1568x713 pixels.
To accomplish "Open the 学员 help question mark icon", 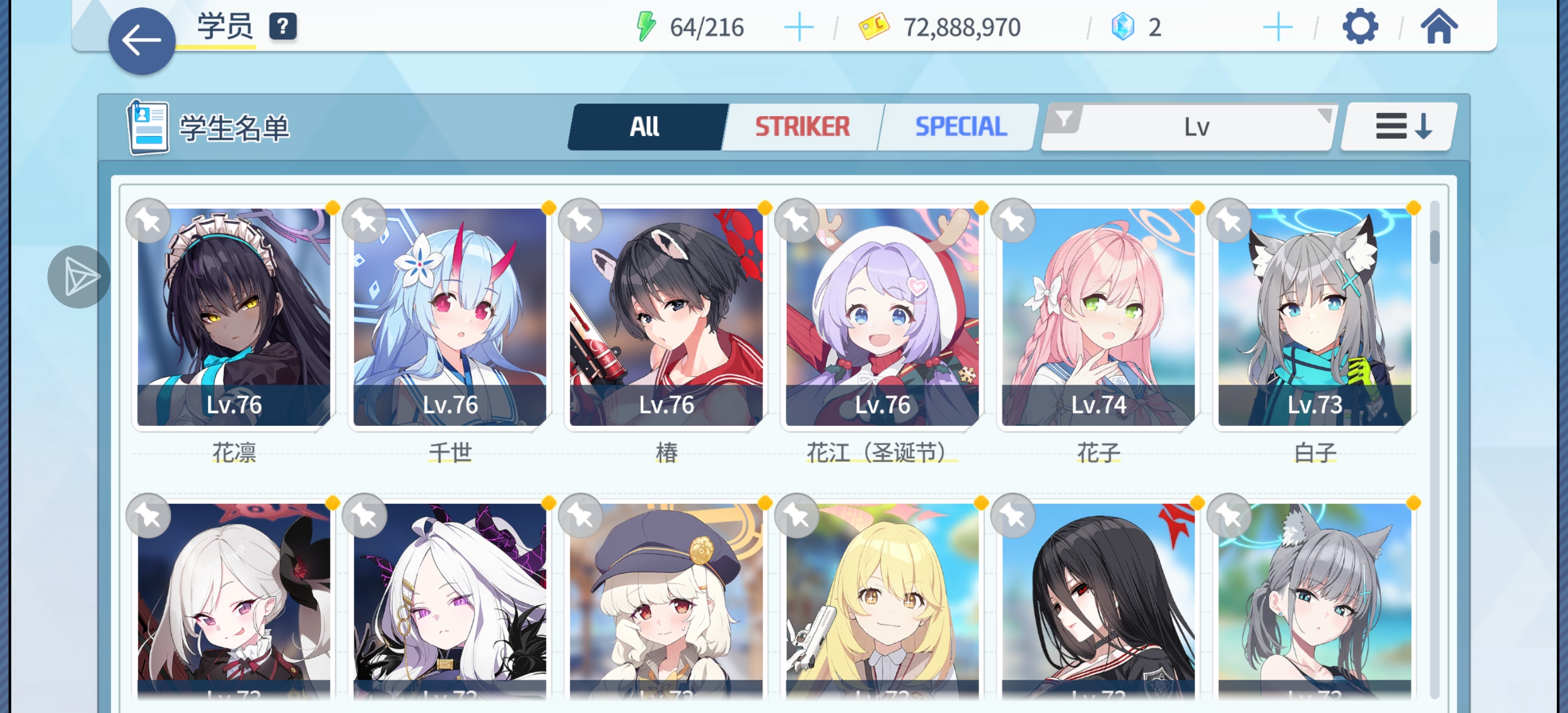I will [283, 26].
